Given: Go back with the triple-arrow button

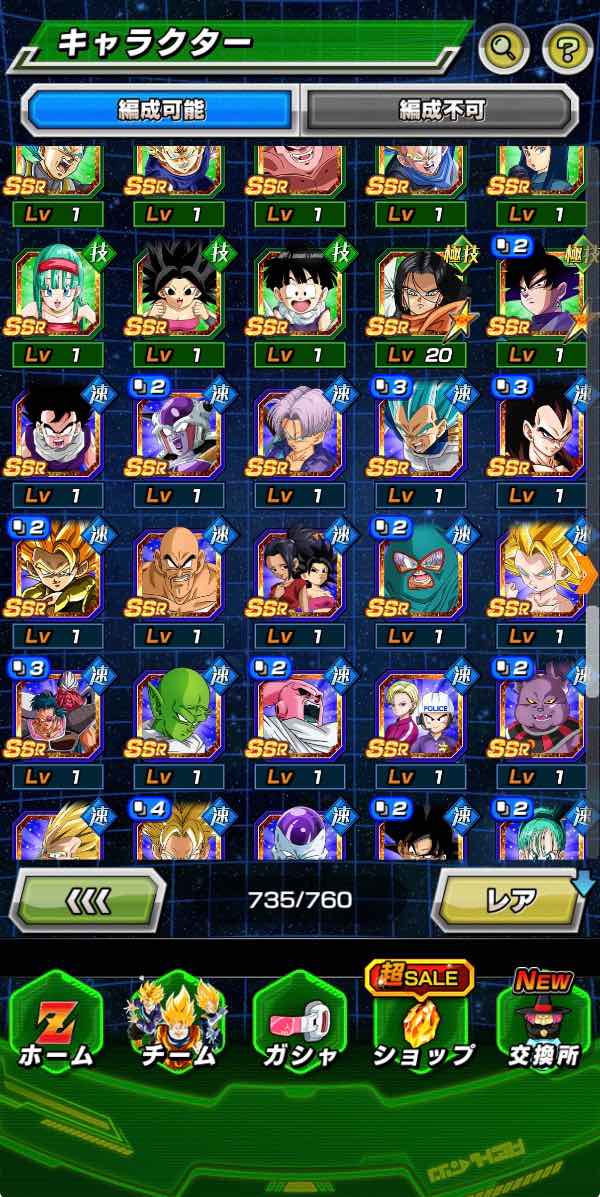Looking at the screenshot, I should (x=87, y=899).
